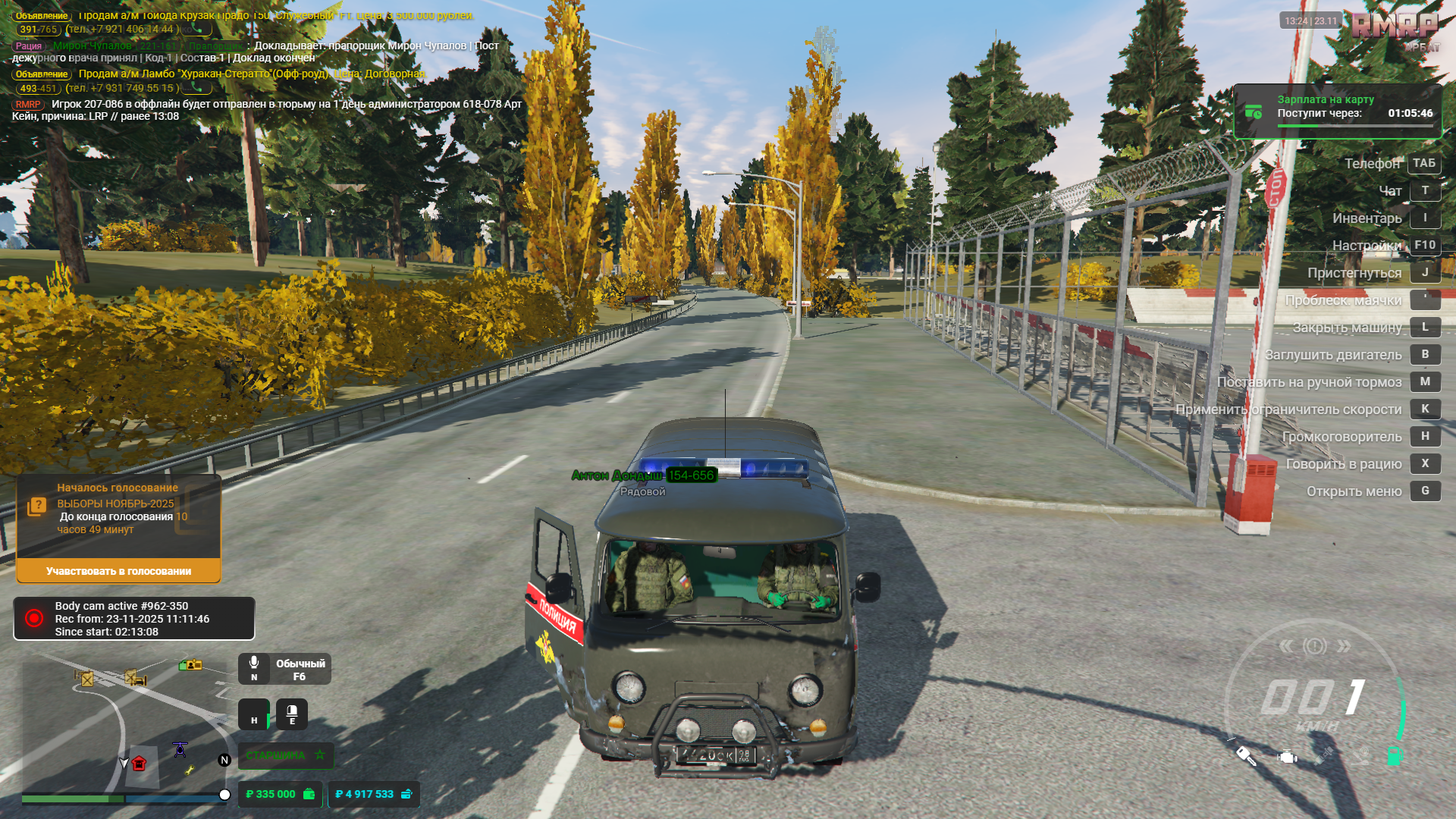Click the Участвовать в голосовании button
This screenshot has height=819, width=1456.
(x=118, y=571)
